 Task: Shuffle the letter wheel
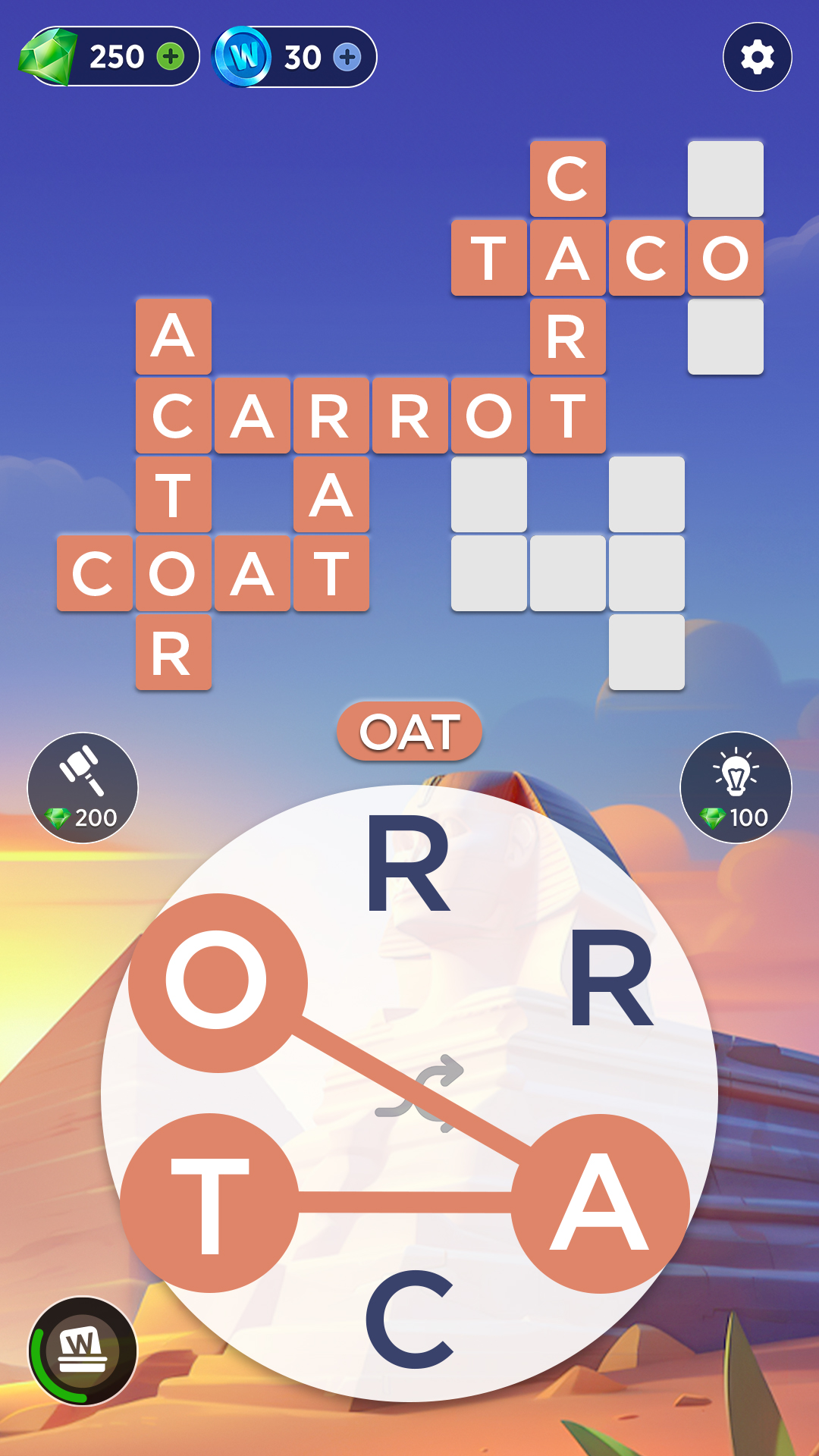click(419, 1094)
